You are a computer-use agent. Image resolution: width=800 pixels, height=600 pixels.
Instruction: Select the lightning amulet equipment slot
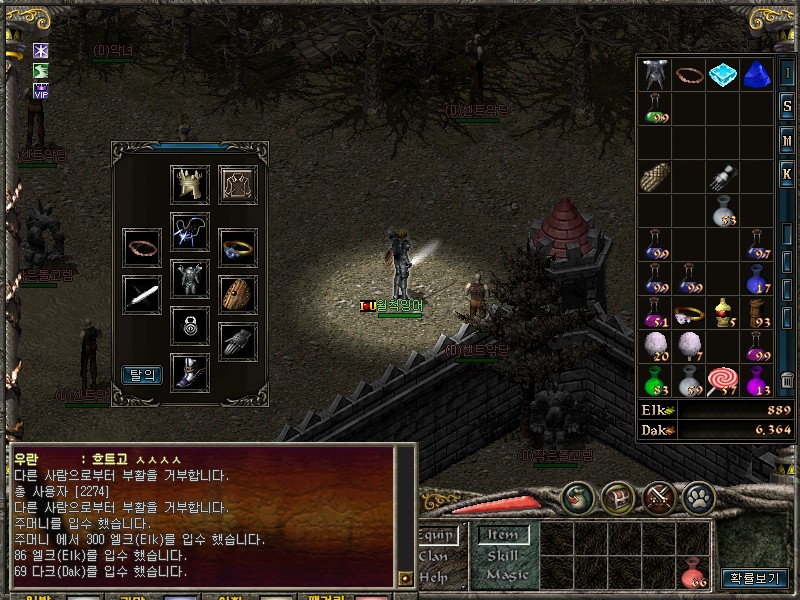tap(190, 231)
